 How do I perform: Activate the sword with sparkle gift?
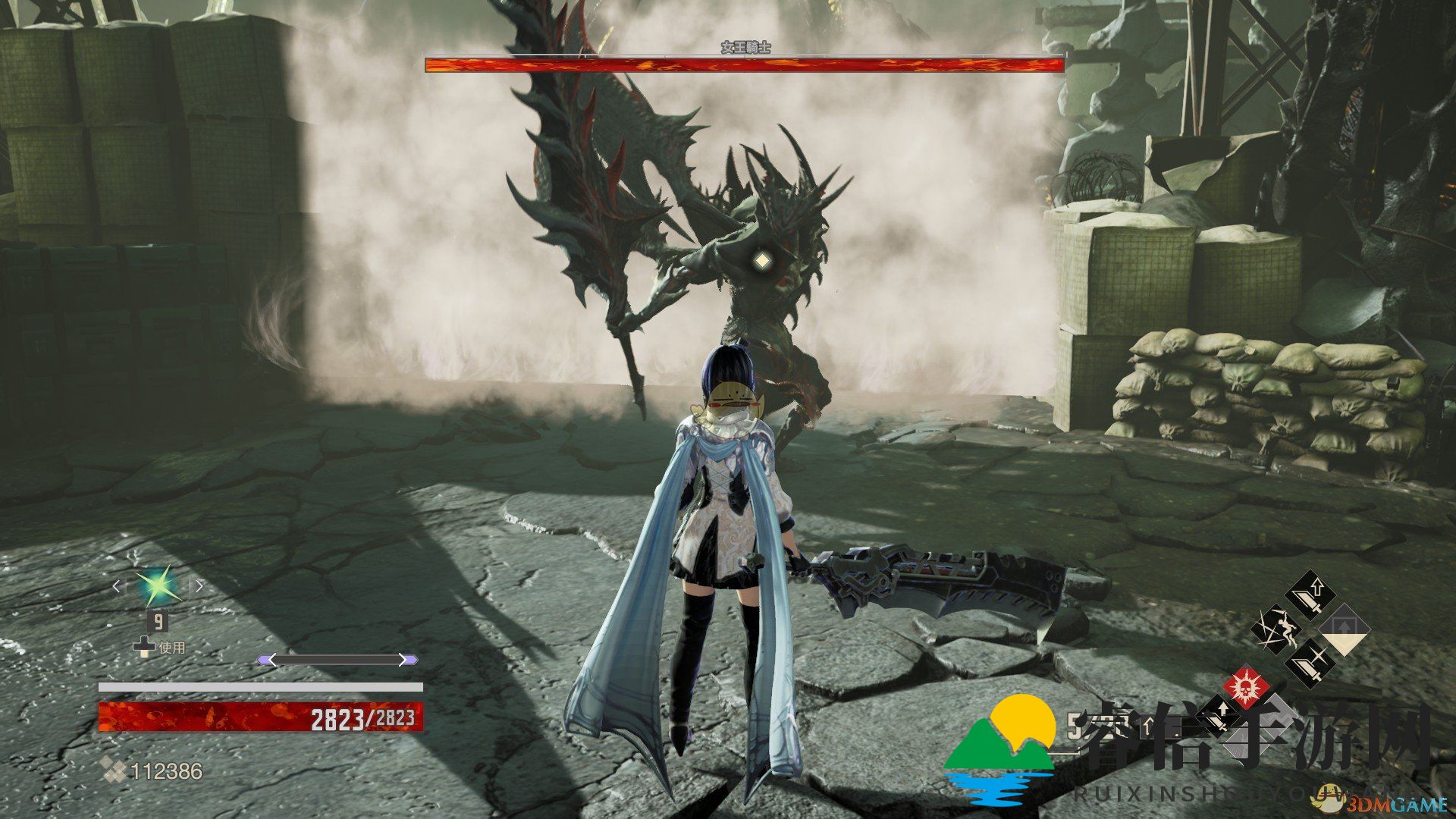click(x=1311, y=662)
